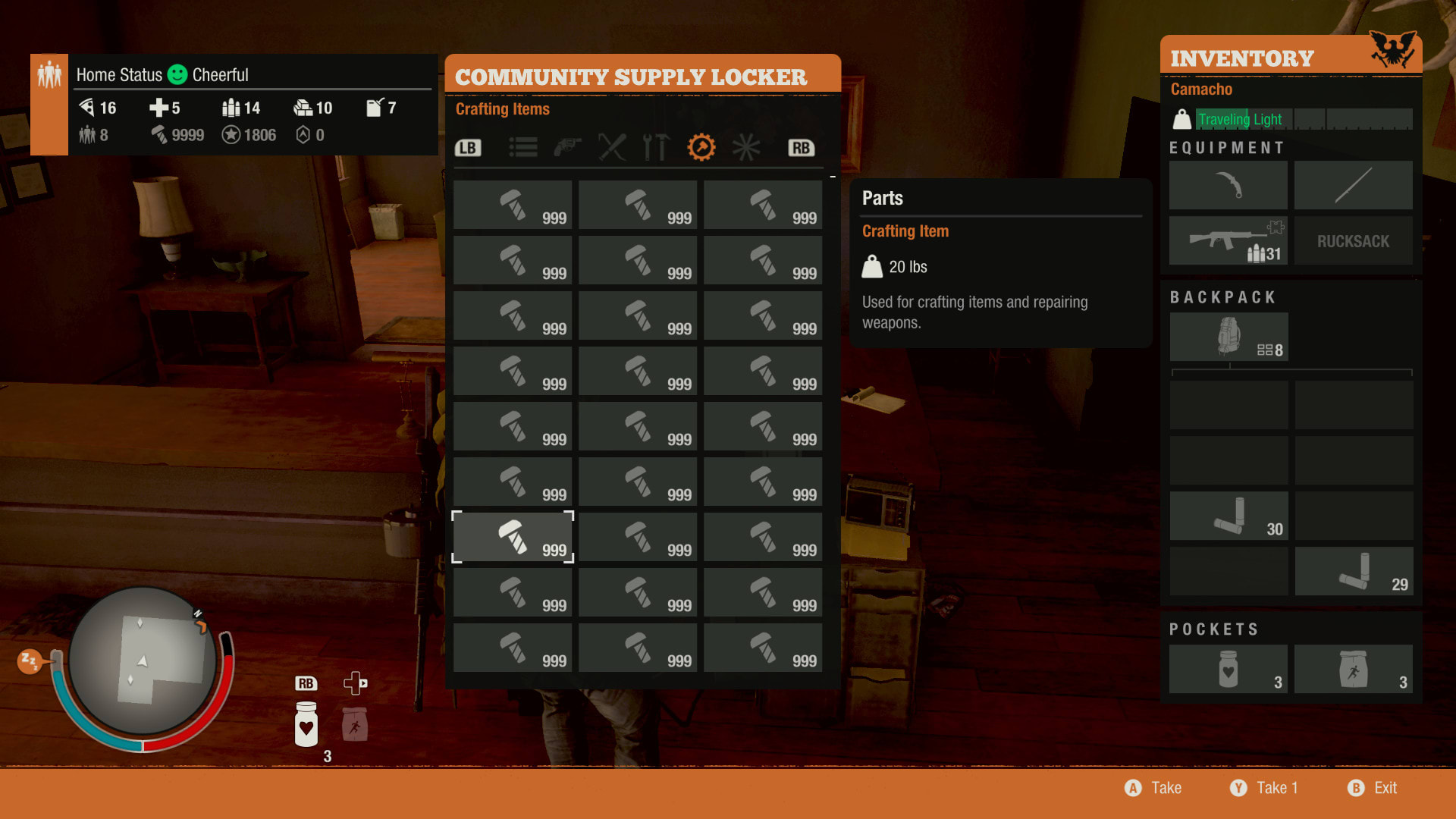Select the heart jar pocket item
Viewport: 1456px width, 819px height.
point(1228,669)
